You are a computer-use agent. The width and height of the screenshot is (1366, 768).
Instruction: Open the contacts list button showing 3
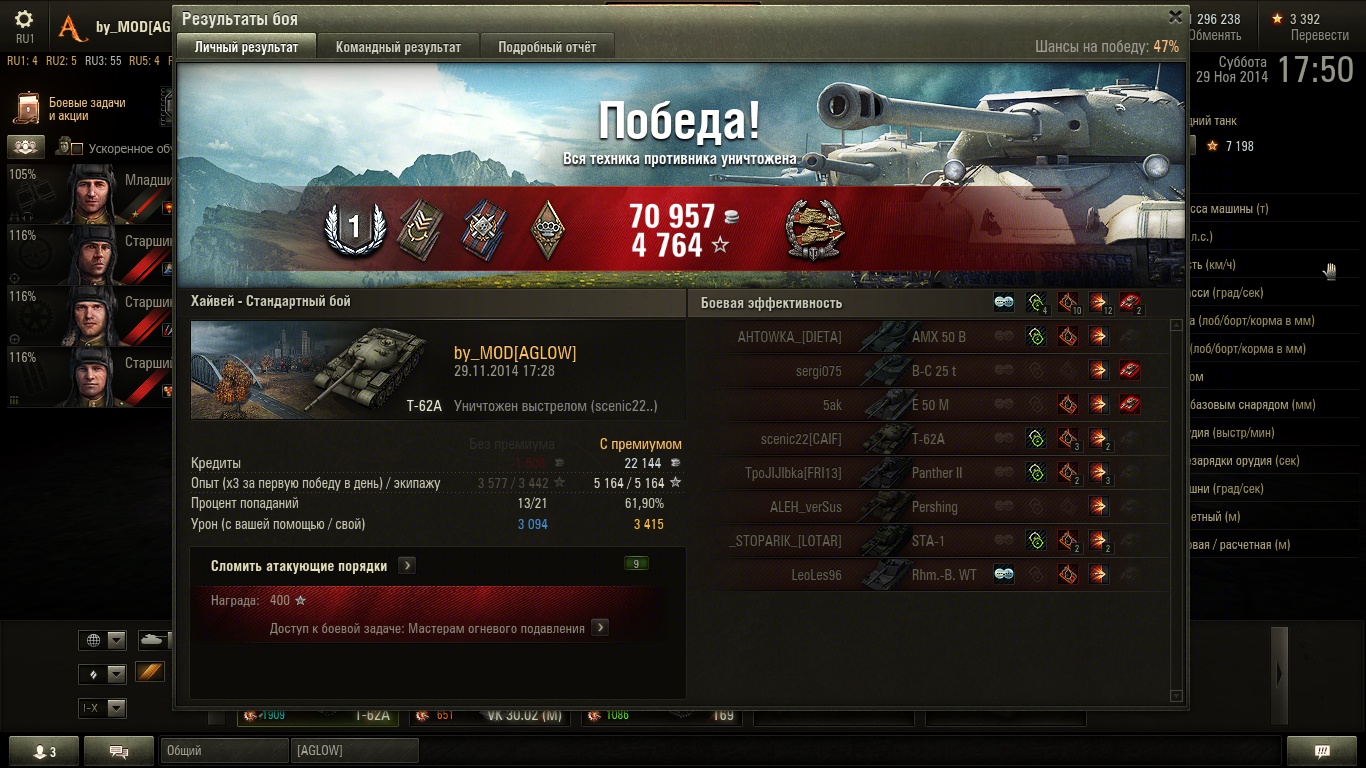click(x=43, y=751)
